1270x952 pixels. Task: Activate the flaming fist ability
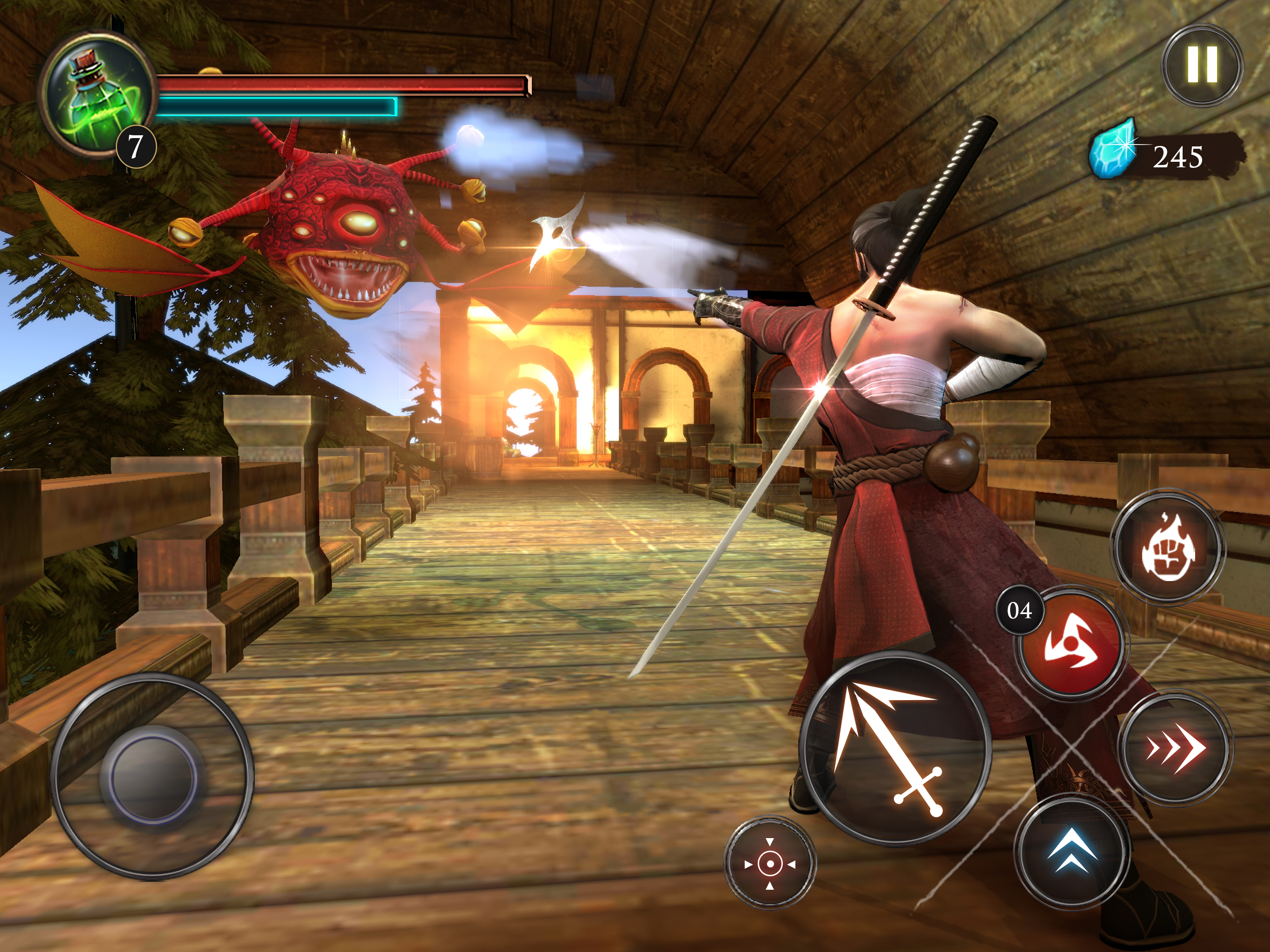[x=1168, y=546]
